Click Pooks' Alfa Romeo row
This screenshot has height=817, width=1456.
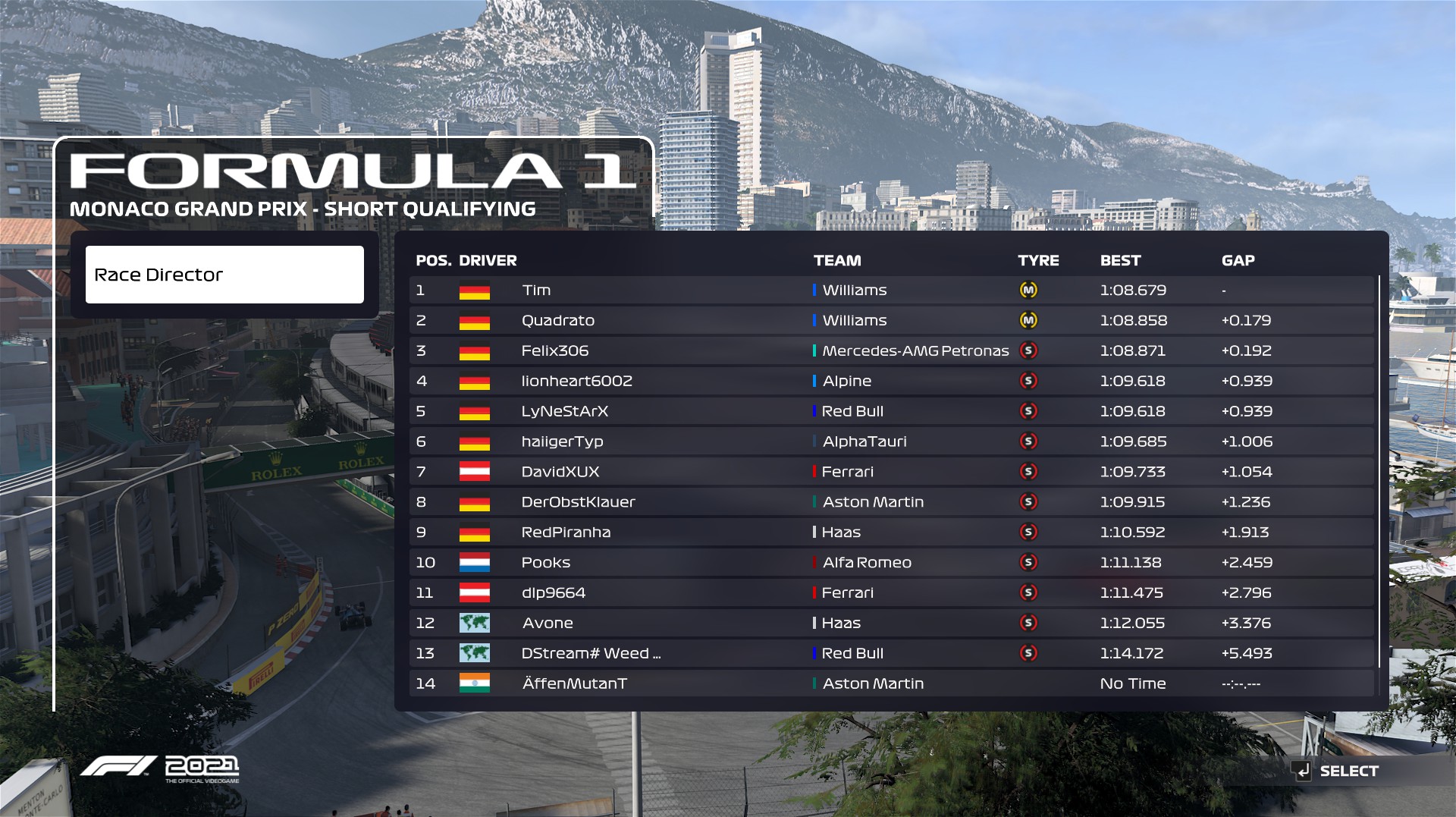[x=891, y=563]
